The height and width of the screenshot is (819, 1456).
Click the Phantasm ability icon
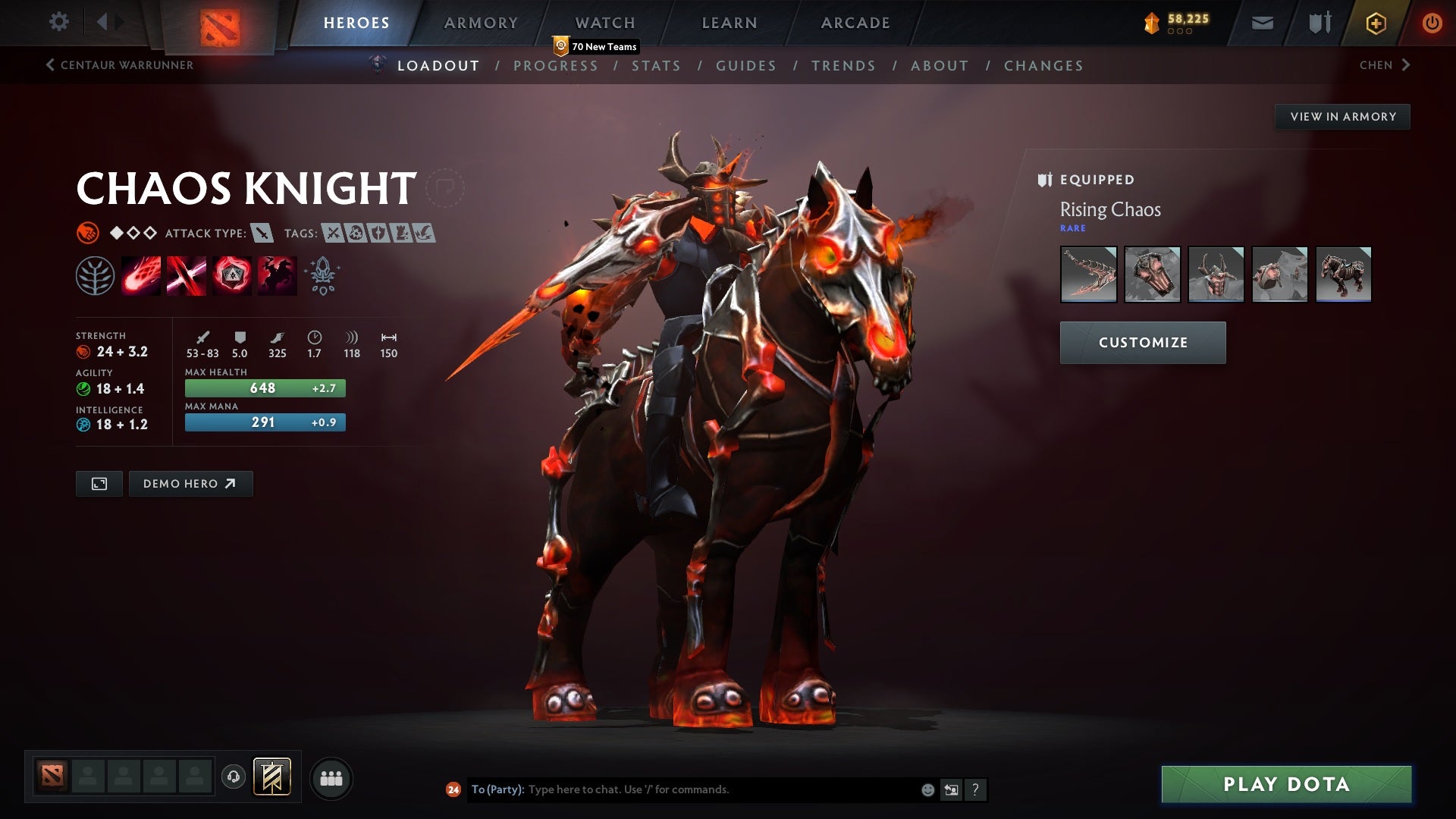point(277,275)
